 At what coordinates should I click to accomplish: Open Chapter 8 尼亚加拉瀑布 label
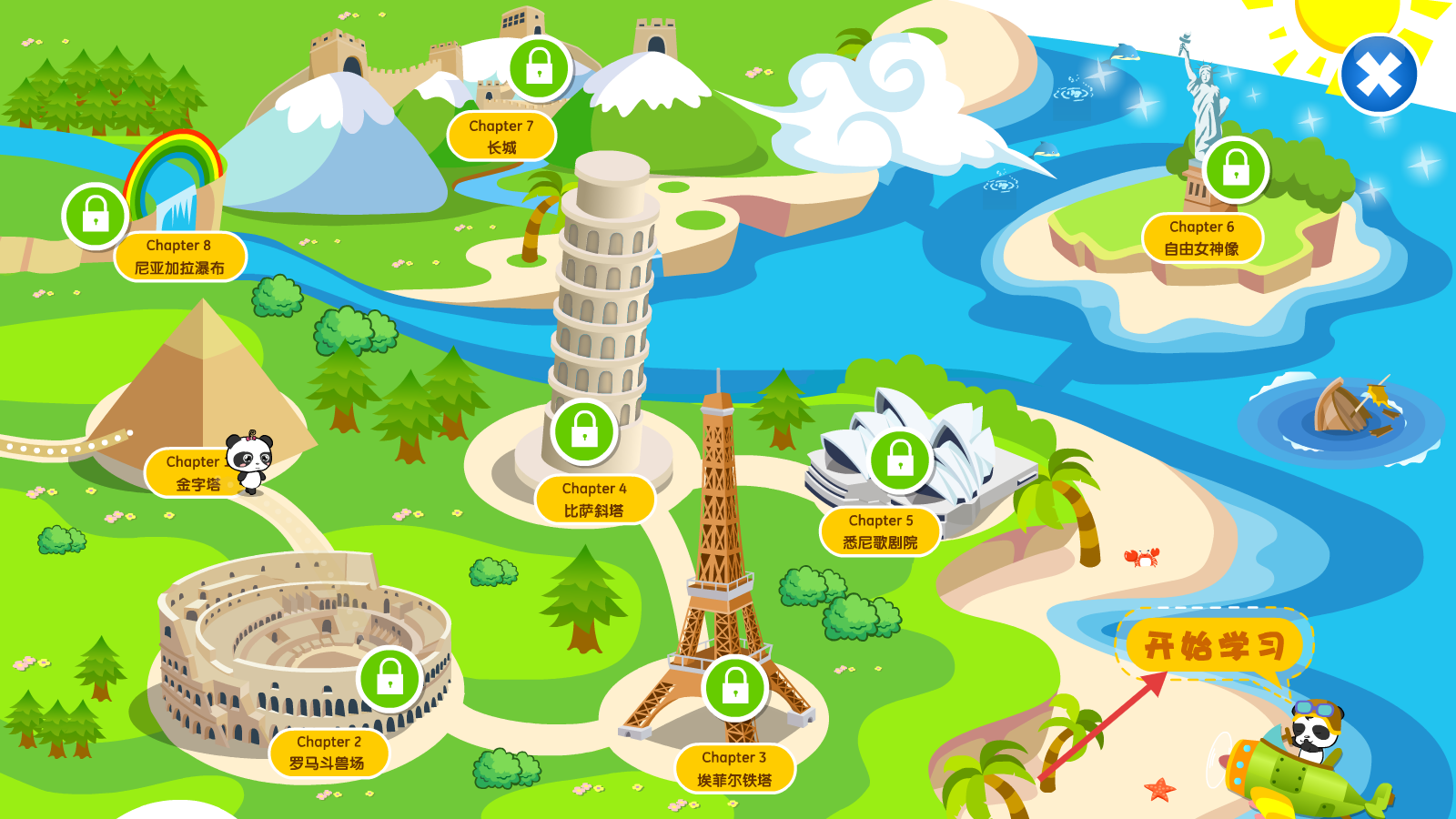[179, 257]
